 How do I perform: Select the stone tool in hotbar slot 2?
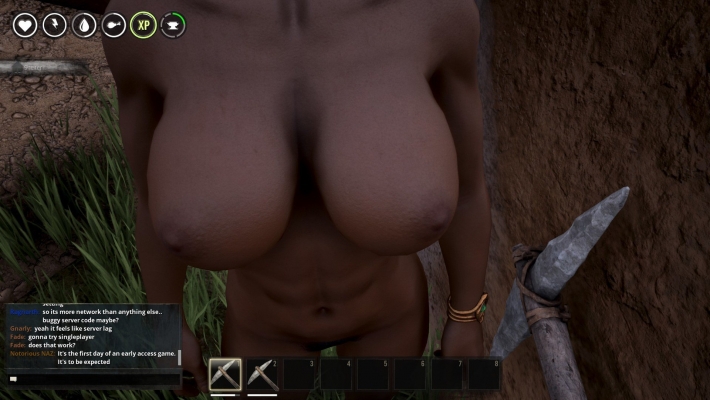click(x=262, y=374)
